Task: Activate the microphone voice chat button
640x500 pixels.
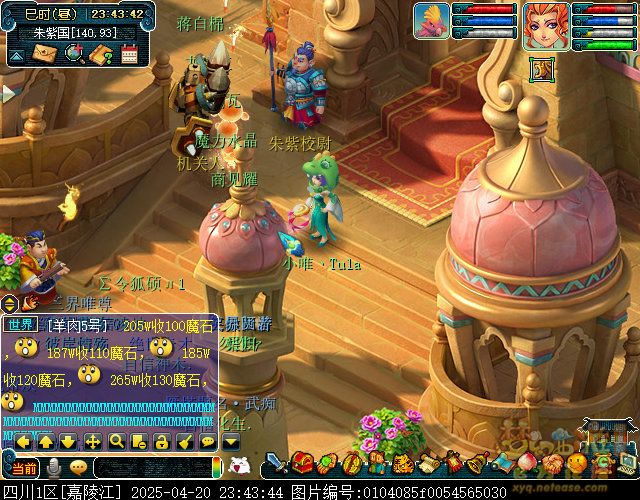Action: tap(55, 467)
